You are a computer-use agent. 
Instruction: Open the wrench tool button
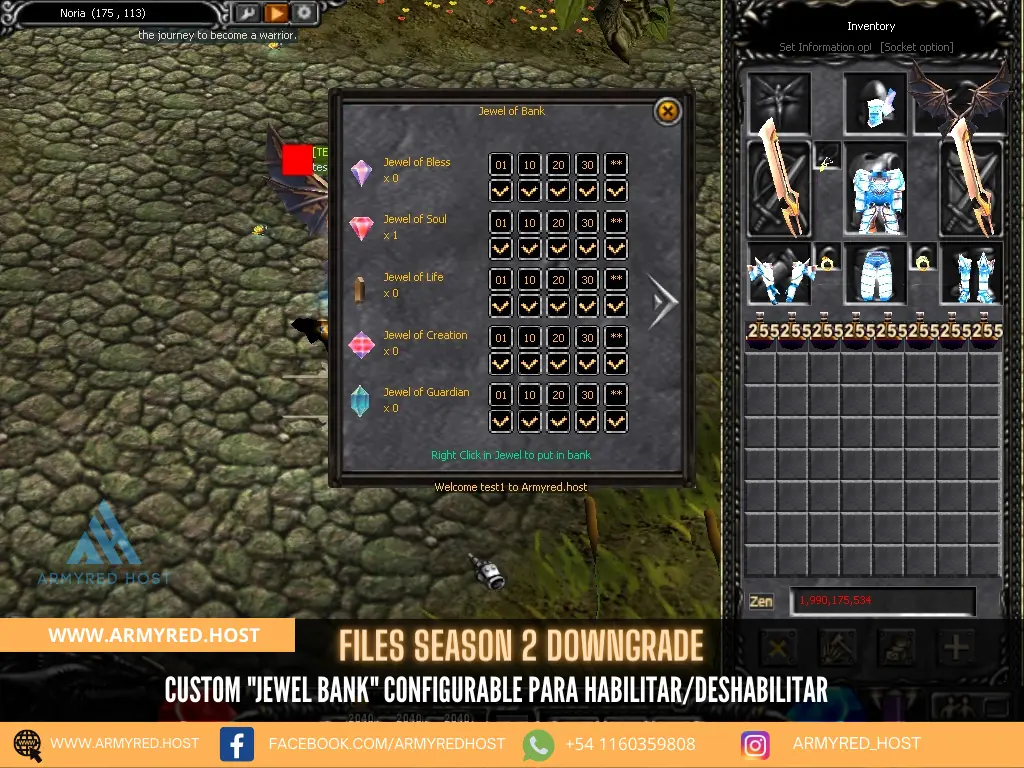(x=246, y=14)
